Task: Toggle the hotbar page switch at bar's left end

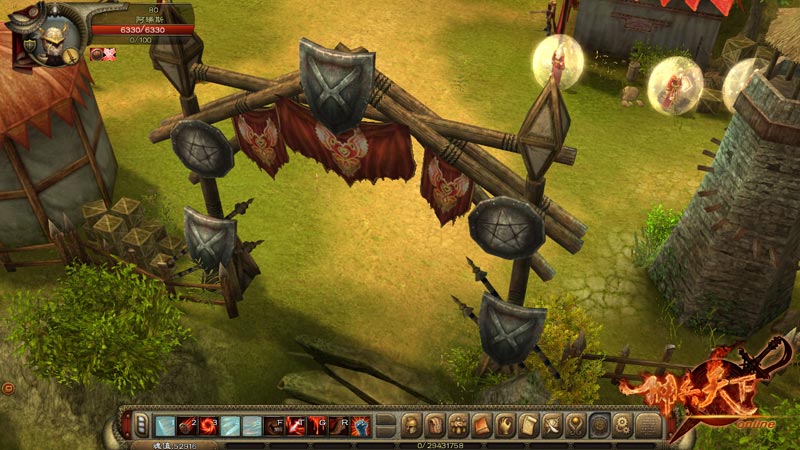Action: (x=141, y=425)
